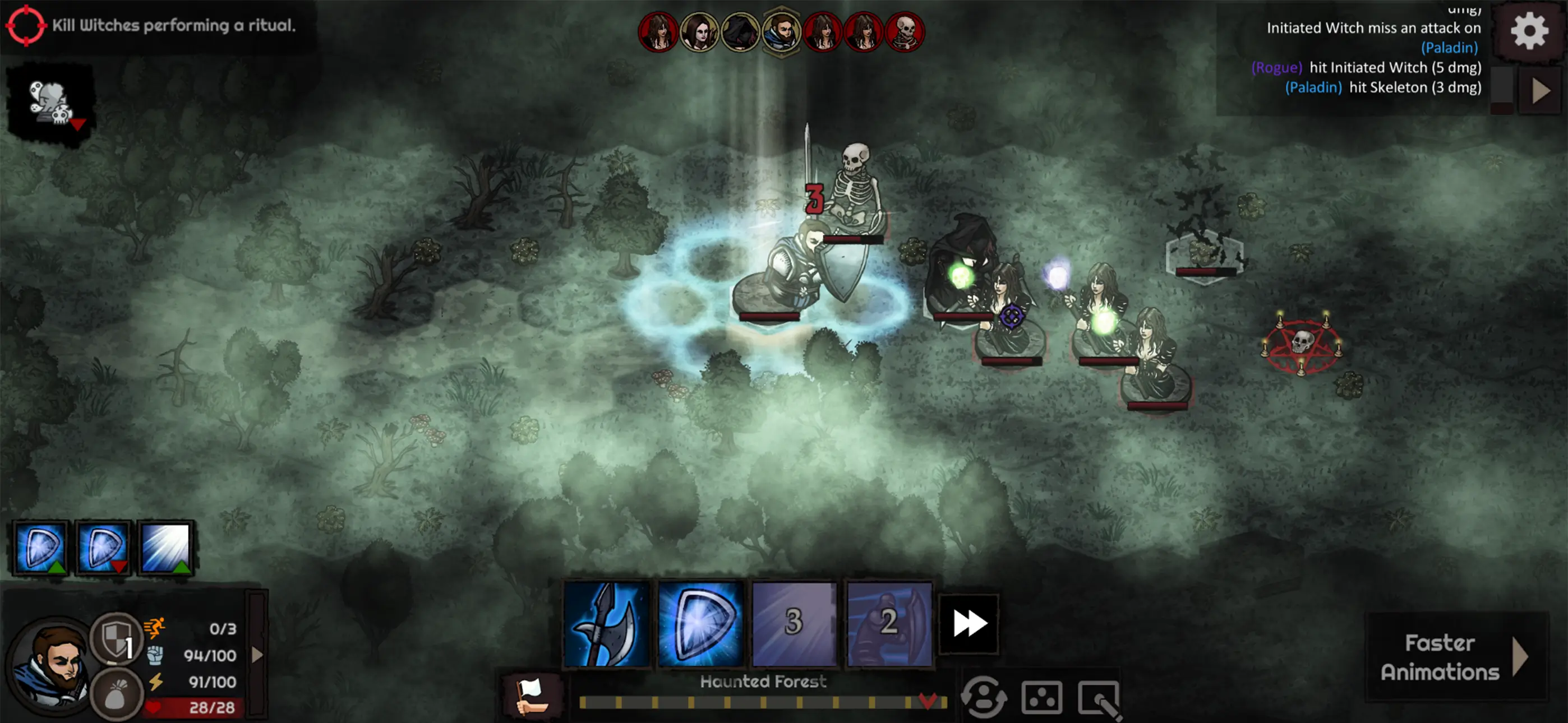The height and width of the screenshot is (723, 1568).
Task: Use the glowing shield ability
Action: [700, 623]
